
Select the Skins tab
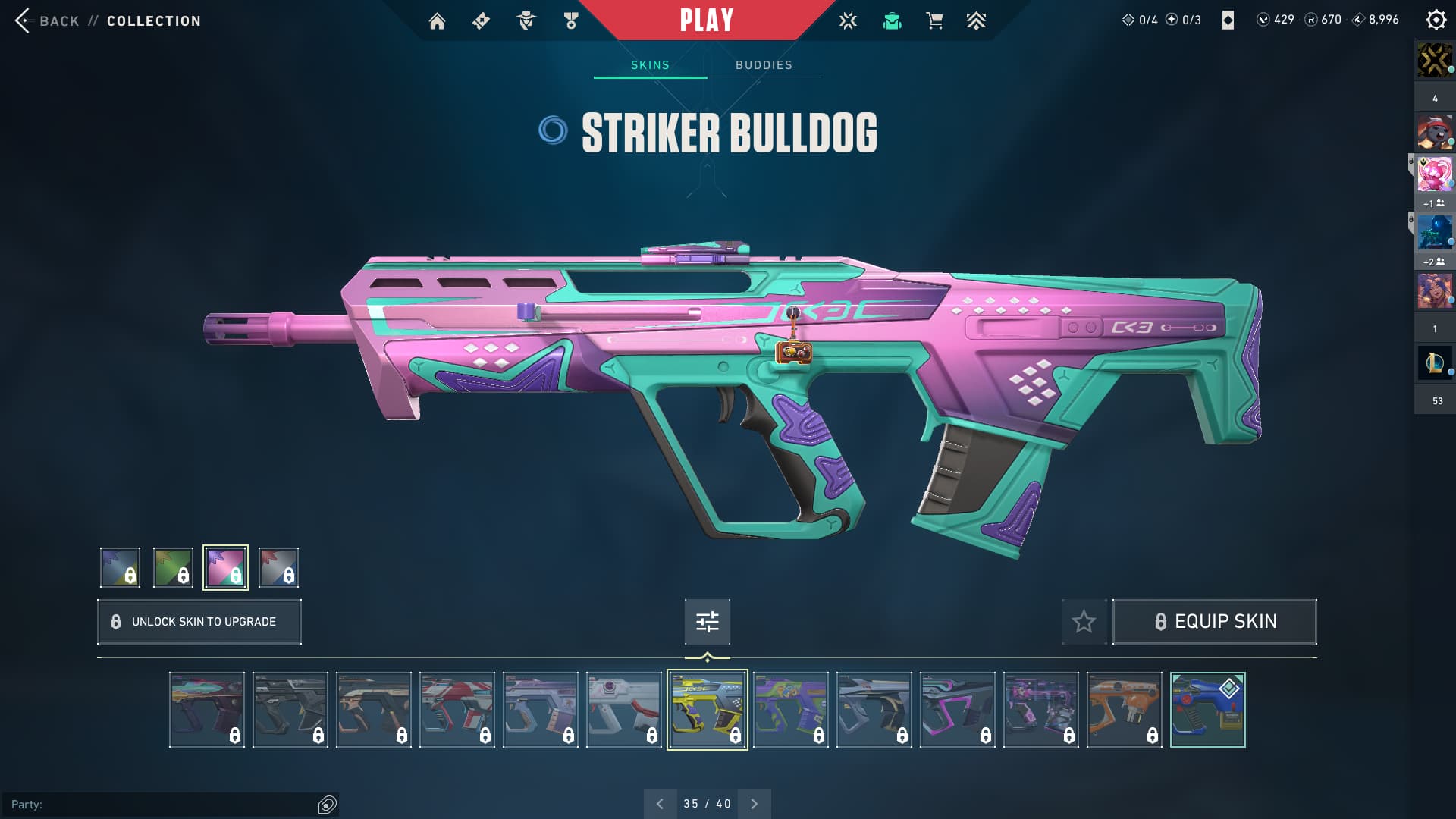(650, 65)
